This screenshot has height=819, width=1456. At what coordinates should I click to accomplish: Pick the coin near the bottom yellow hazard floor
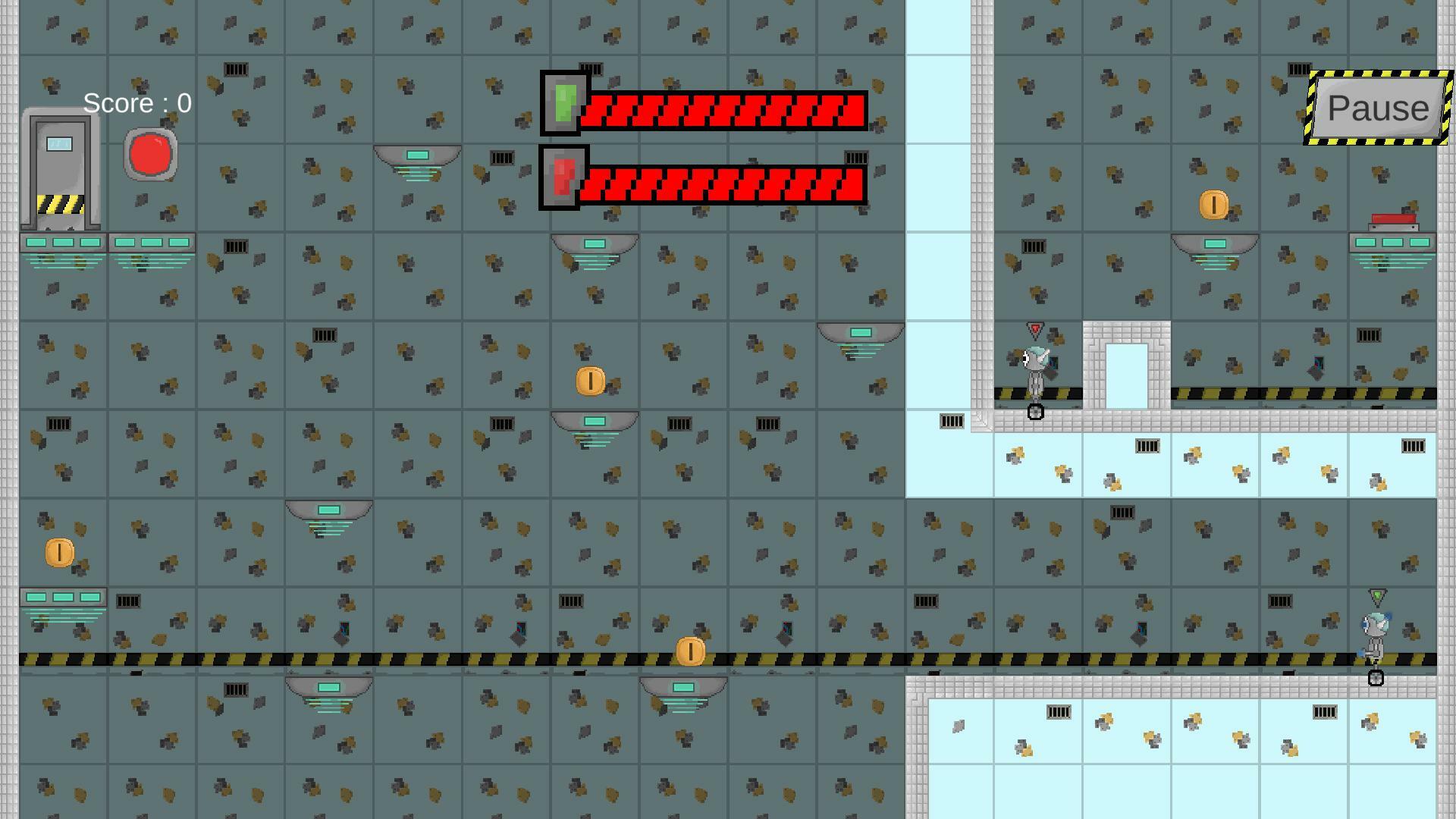[x=689, y=650]
